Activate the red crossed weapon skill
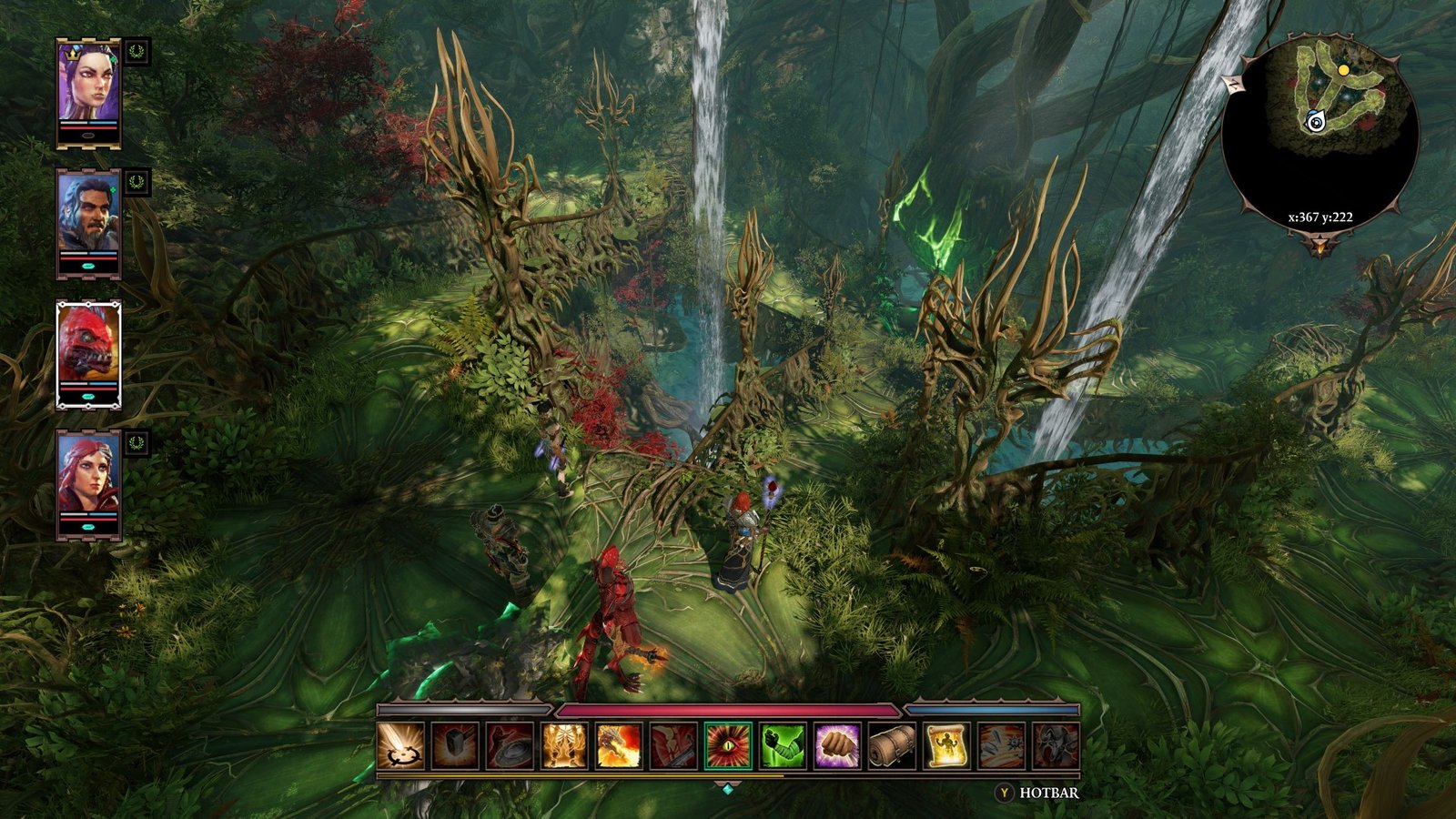The height and width of the screenshot is (819, 1456). (673, 746)
